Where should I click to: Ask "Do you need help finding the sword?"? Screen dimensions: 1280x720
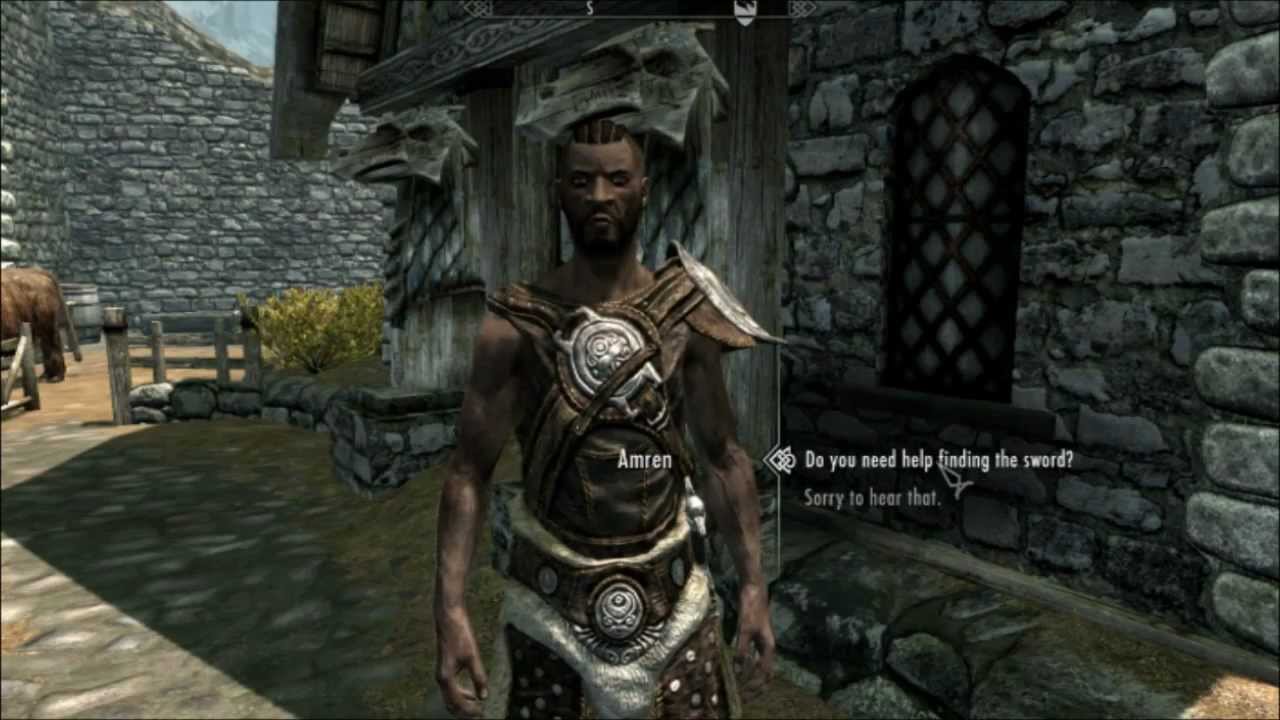click(938, 460)
